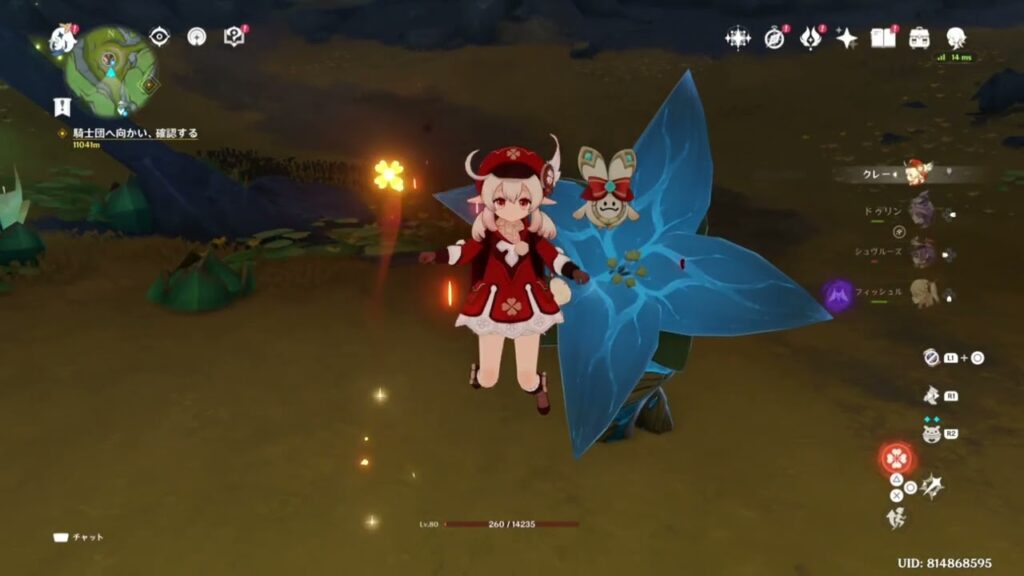Image resolution: width=1024 pixels, height=576 pixels.
Task: Select クレー in the party list
Action: tap(916, 173)
